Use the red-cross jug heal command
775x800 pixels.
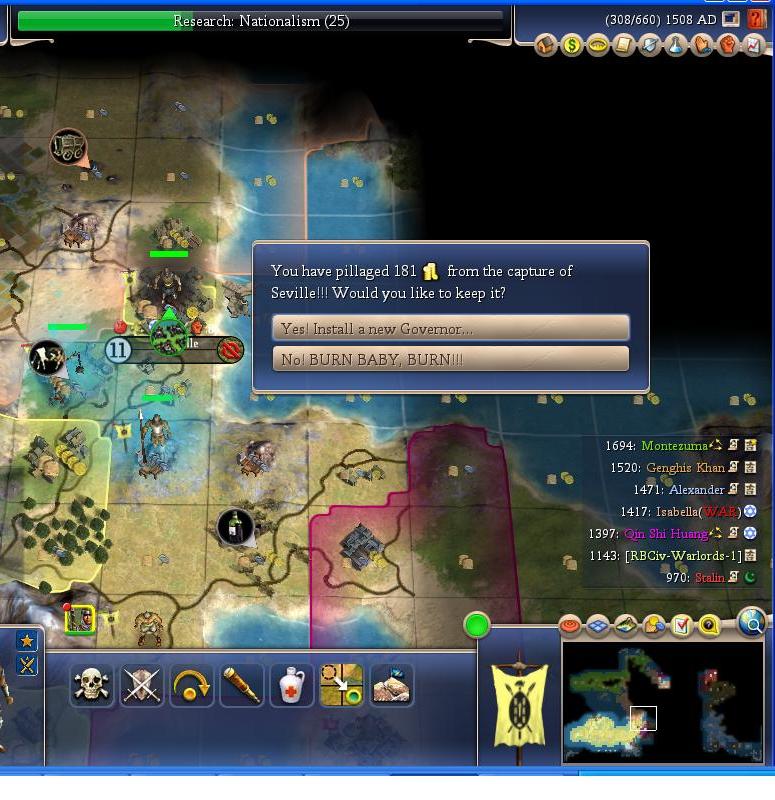point(291,685)
